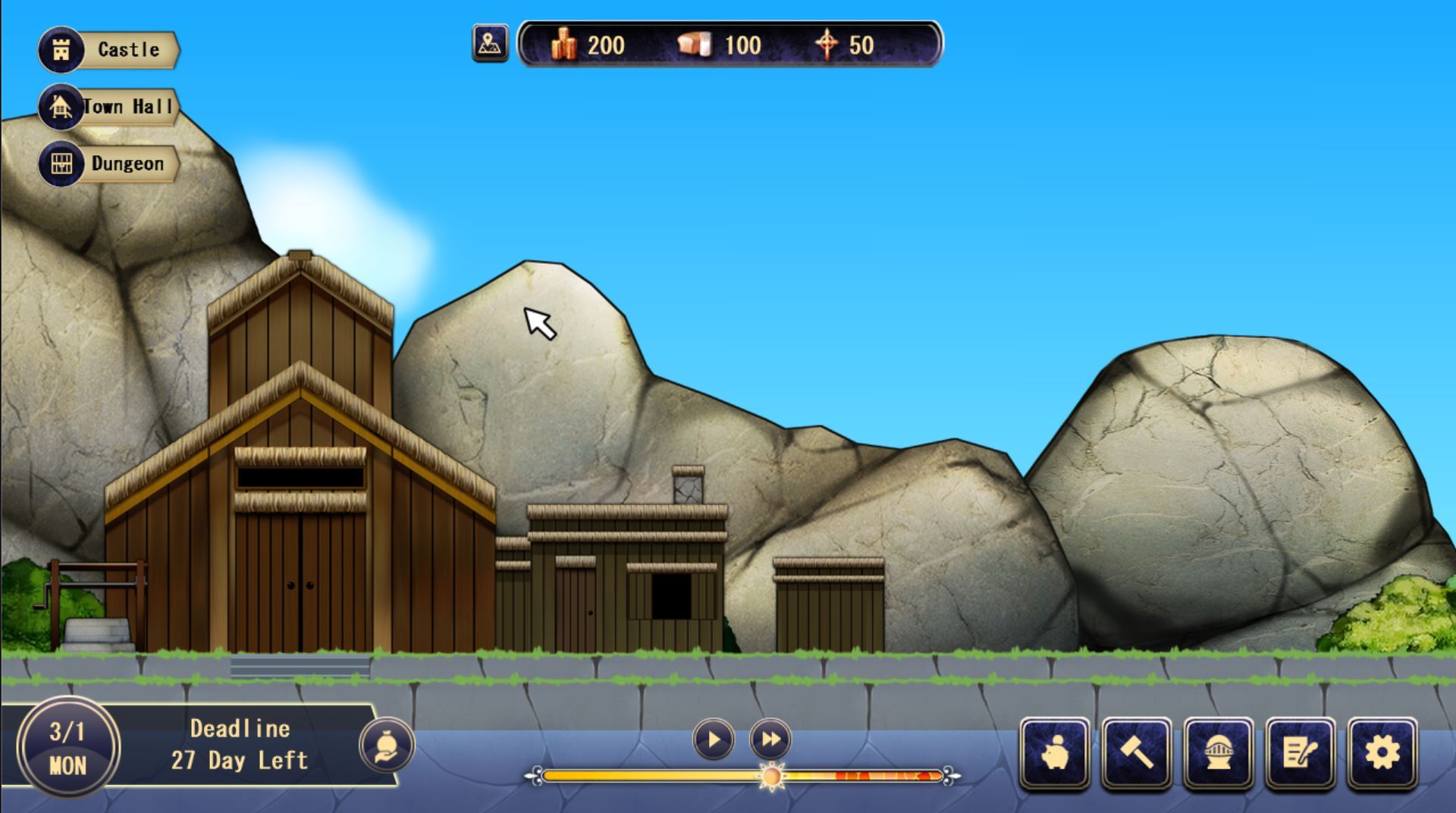Open the hammer build menu
Screen dimensions: 1456x813
tap(1136, 753)
